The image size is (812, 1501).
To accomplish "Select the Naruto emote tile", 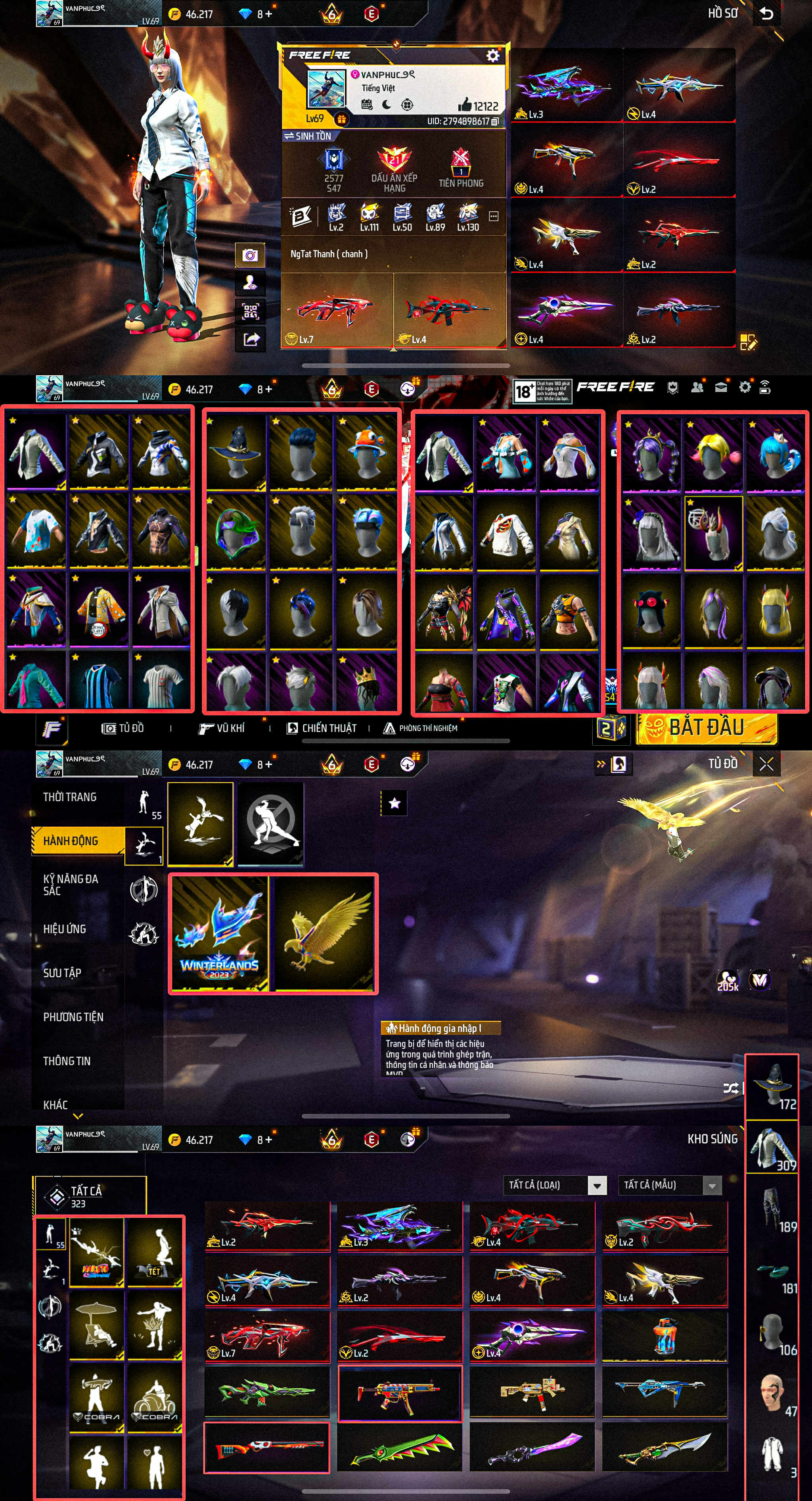I will coord(97,1254).
